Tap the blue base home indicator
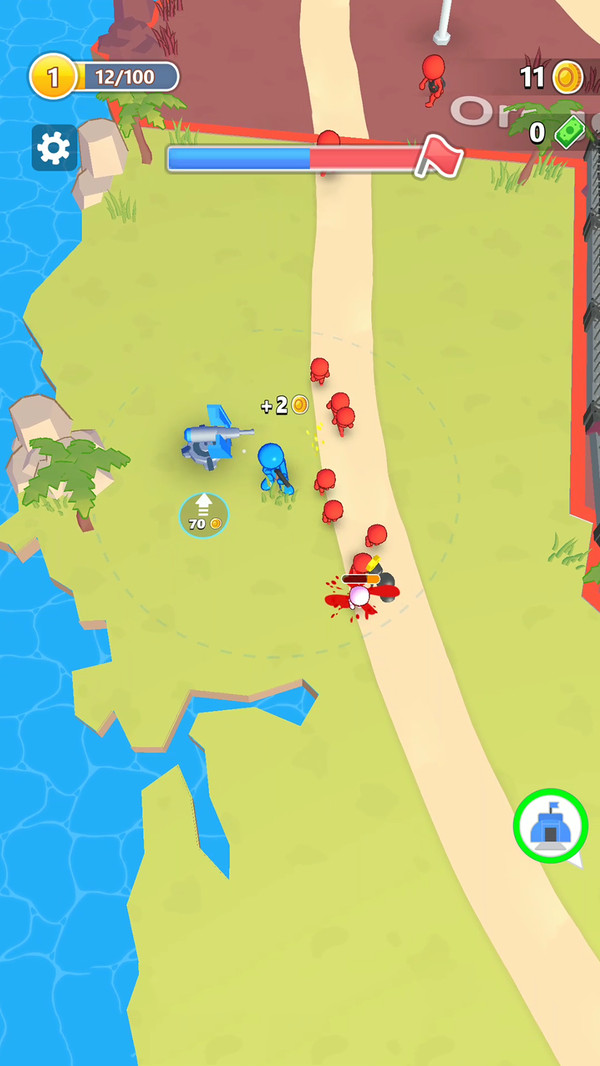Viewport: 600px width, 1066px height. pyautogui.click(x=550, y=827)
